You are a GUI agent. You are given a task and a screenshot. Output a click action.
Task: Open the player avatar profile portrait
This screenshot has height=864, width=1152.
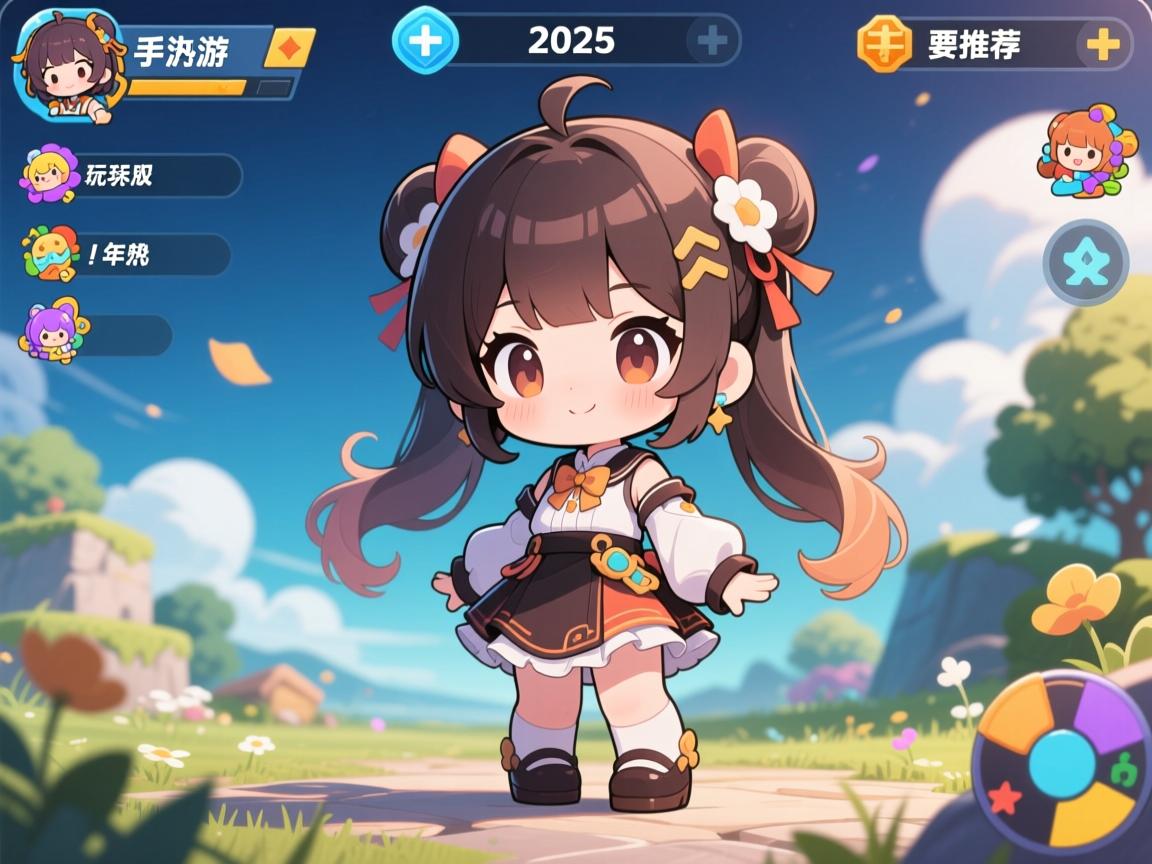66,66
